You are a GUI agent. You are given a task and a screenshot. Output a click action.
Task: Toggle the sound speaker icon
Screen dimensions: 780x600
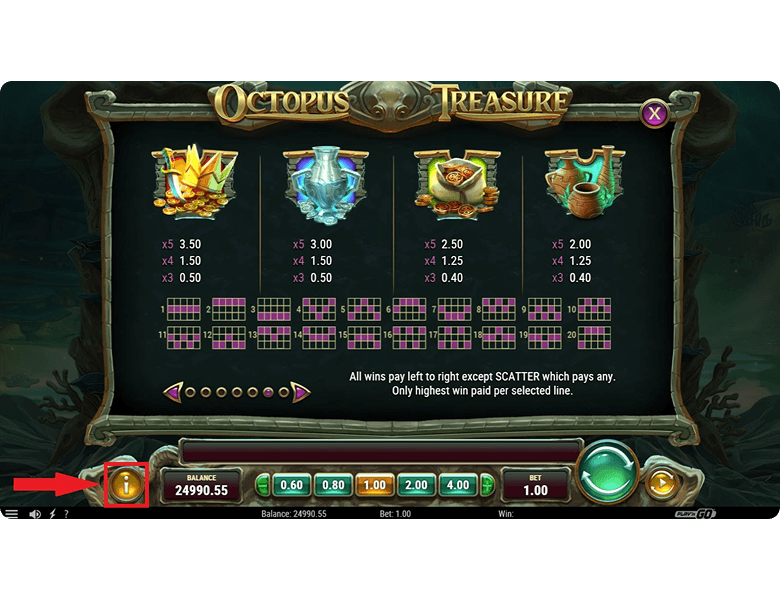point(35,514)
